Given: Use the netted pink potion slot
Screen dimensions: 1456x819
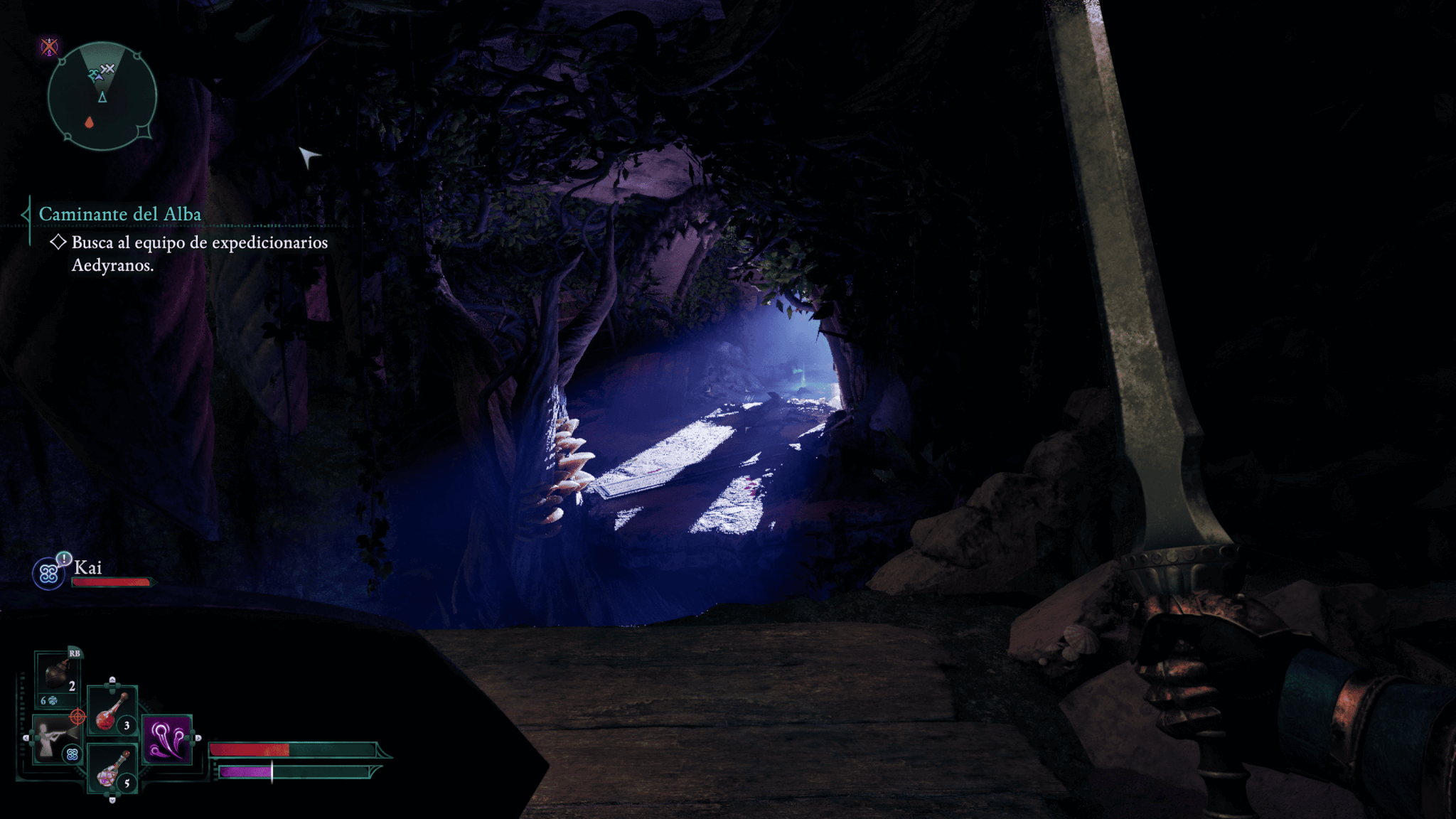Looking at the screenshot, I should coord(112,770).
